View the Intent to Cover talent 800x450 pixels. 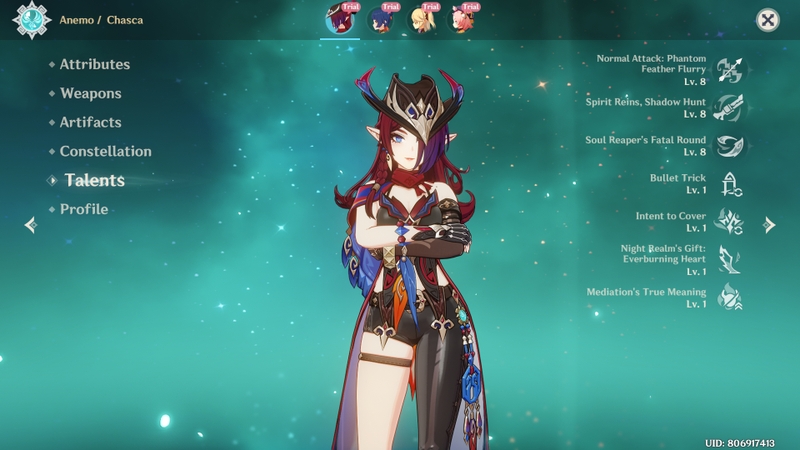coord(730,222)
